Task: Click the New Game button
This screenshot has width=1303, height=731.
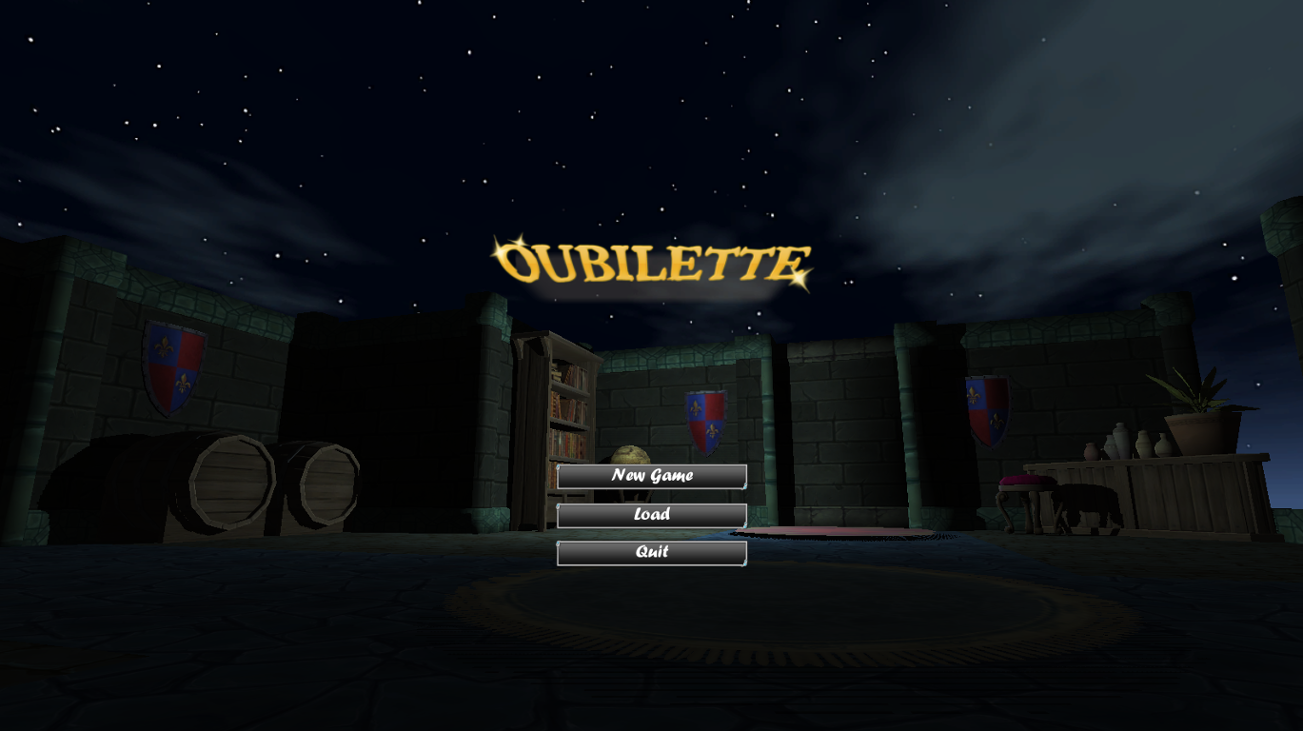Action: (x=652, y=476)
